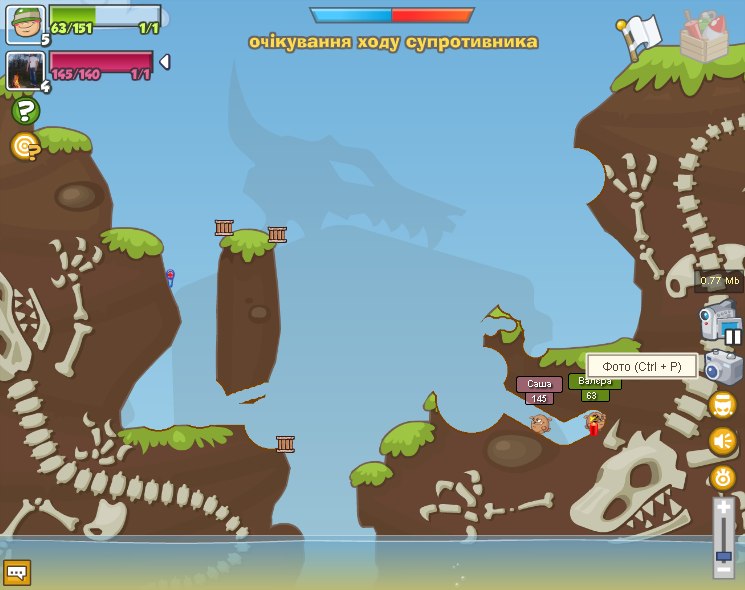The height and width of the screenshot is (590, 745).
Task: Open the weapons crate
Action: 703,36
